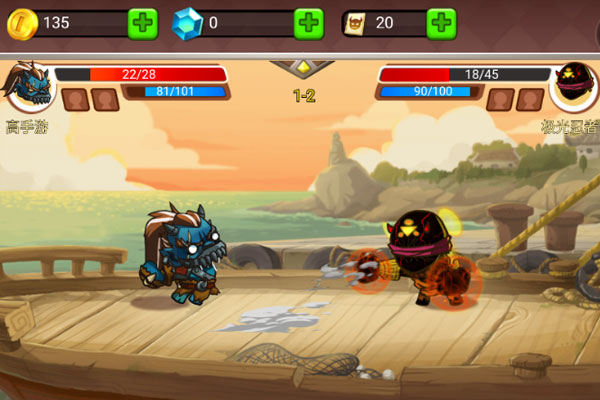Add more gold coins with the plus button
This screenshot has height=400, width=600.
[143, 22]
